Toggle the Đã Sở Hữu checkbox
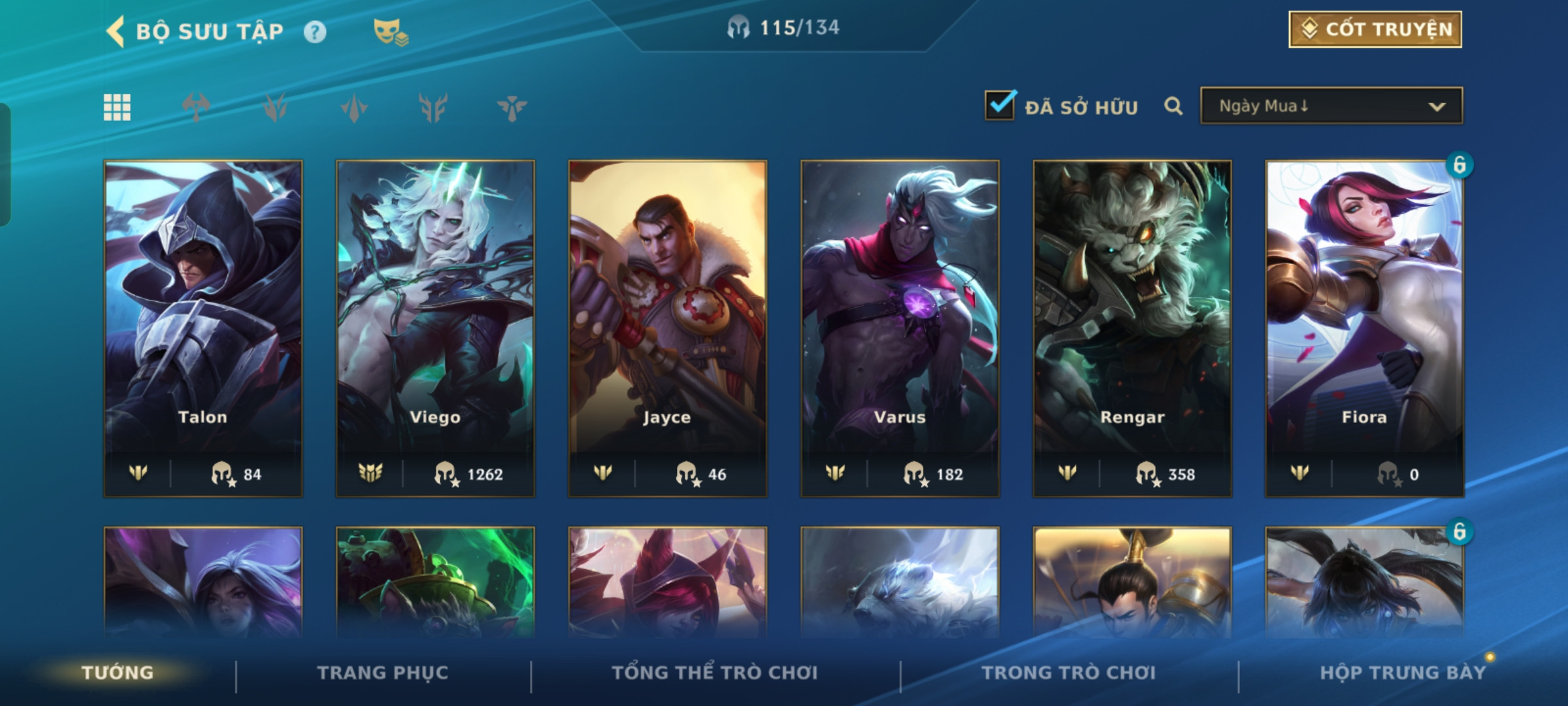The image size is (1568, 706). pyautogui.click(x=1000, y=106)
